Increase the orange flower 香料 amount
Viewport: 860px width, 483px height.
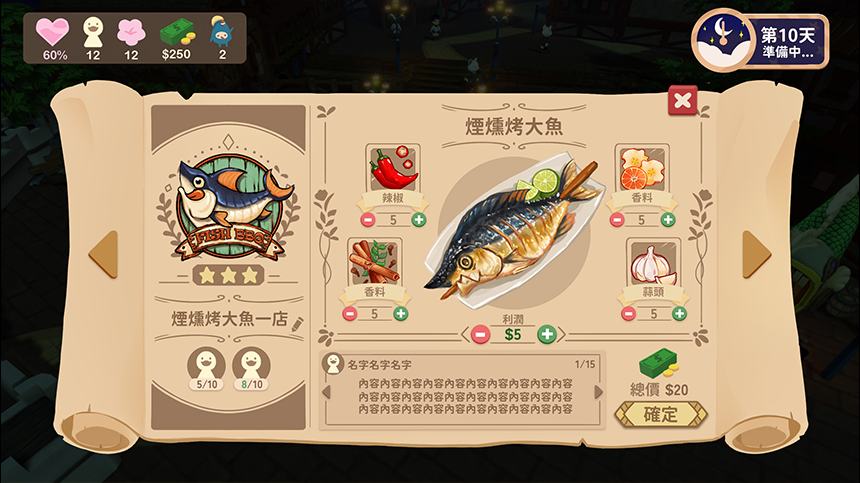tap(668, 220)
